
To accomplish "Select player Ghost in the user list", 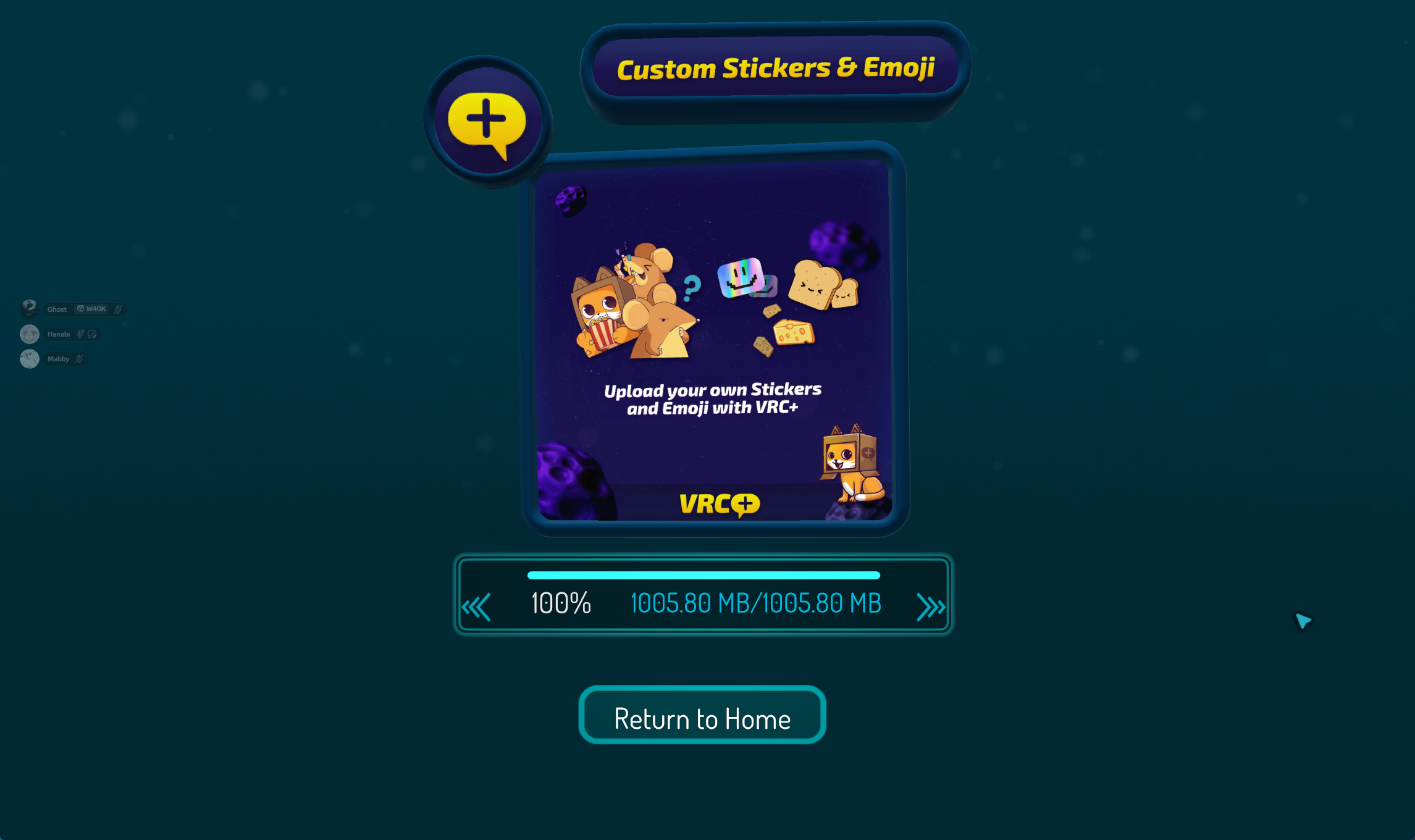I will point(57,309).
